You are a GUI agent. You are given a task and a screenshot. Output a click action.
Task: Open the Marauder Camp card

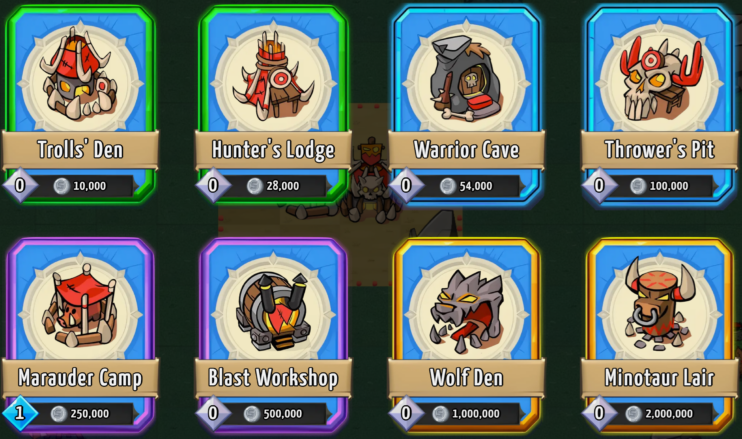tap(80, 330)
